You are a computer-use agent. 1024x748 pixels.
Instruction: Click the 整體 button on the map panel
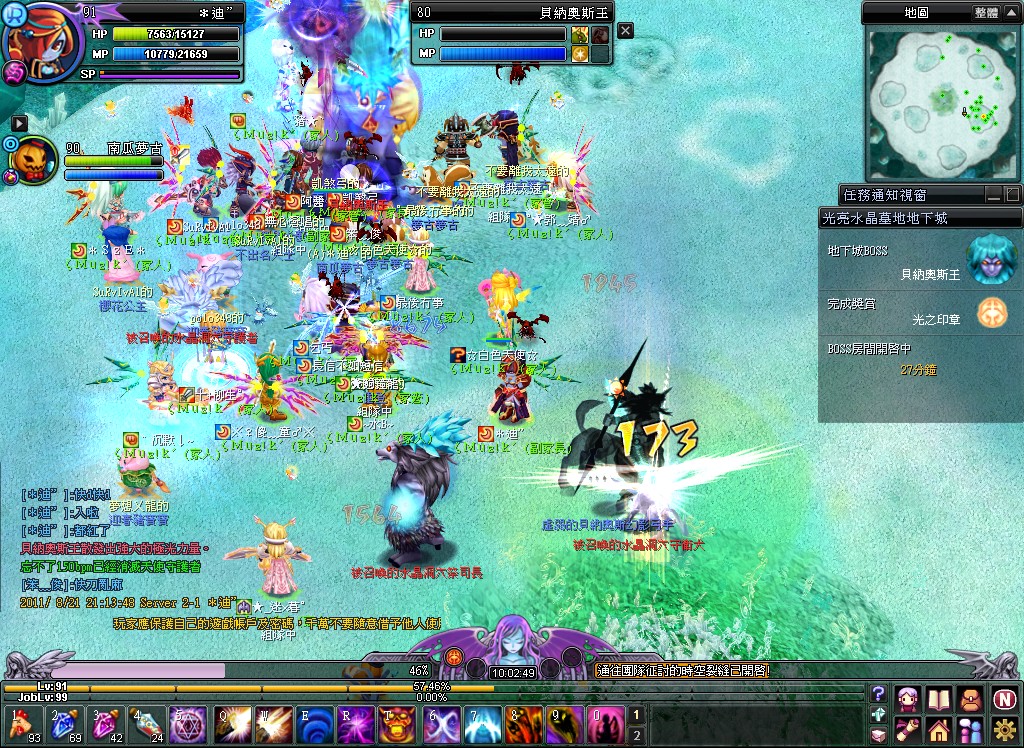click(x=985, y=13)
